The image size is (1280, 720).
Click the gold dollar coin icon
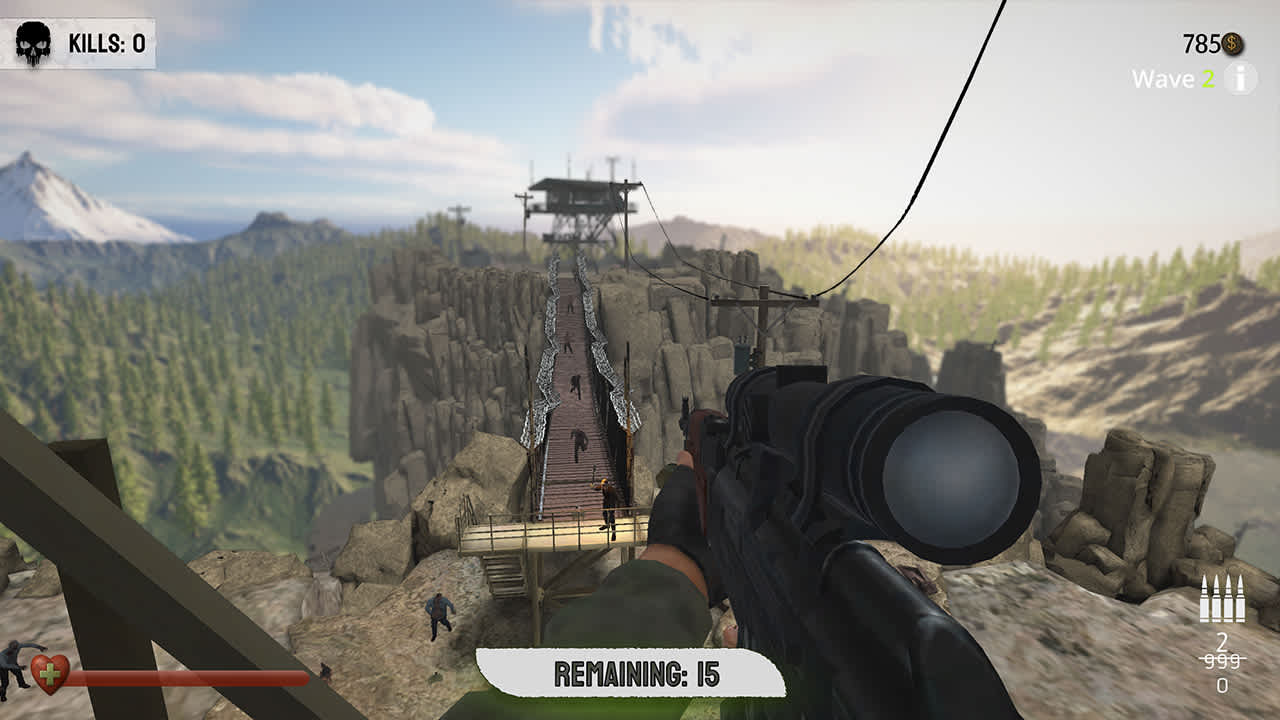tap(1233, 43)
